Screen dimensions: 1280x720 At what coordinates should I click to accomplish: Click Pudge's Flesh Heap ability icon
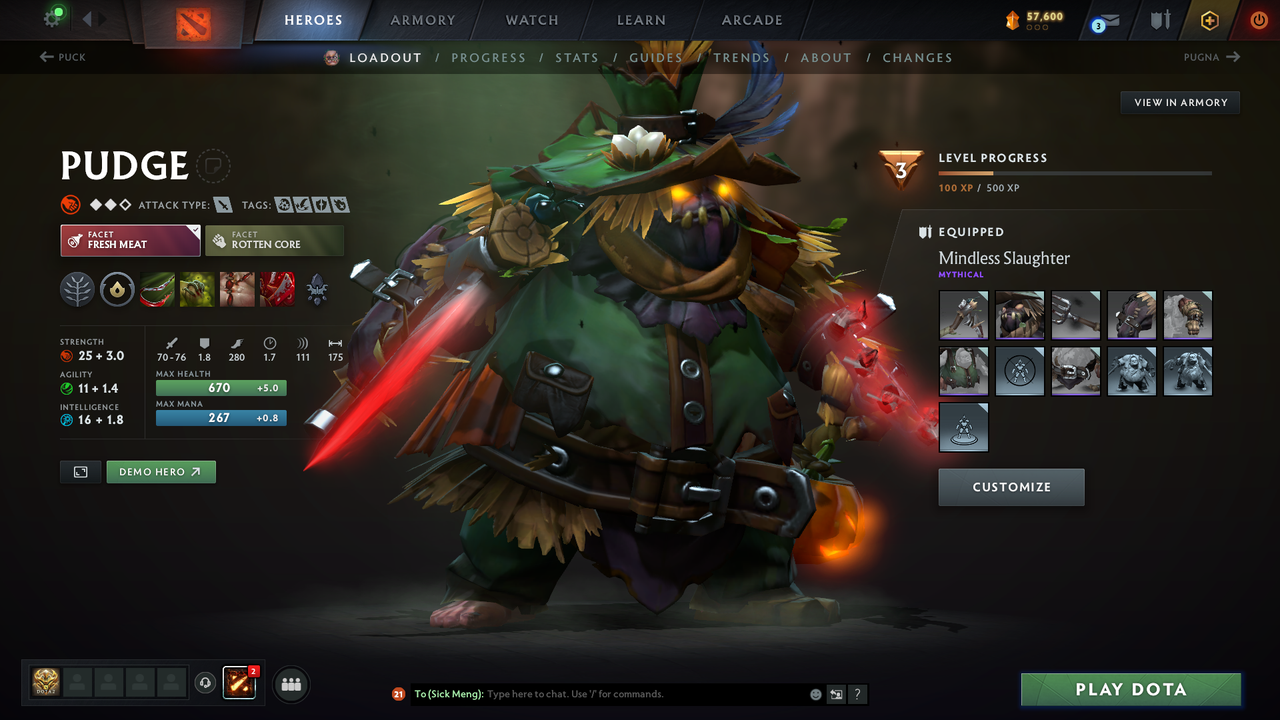[x=236, y=289]
